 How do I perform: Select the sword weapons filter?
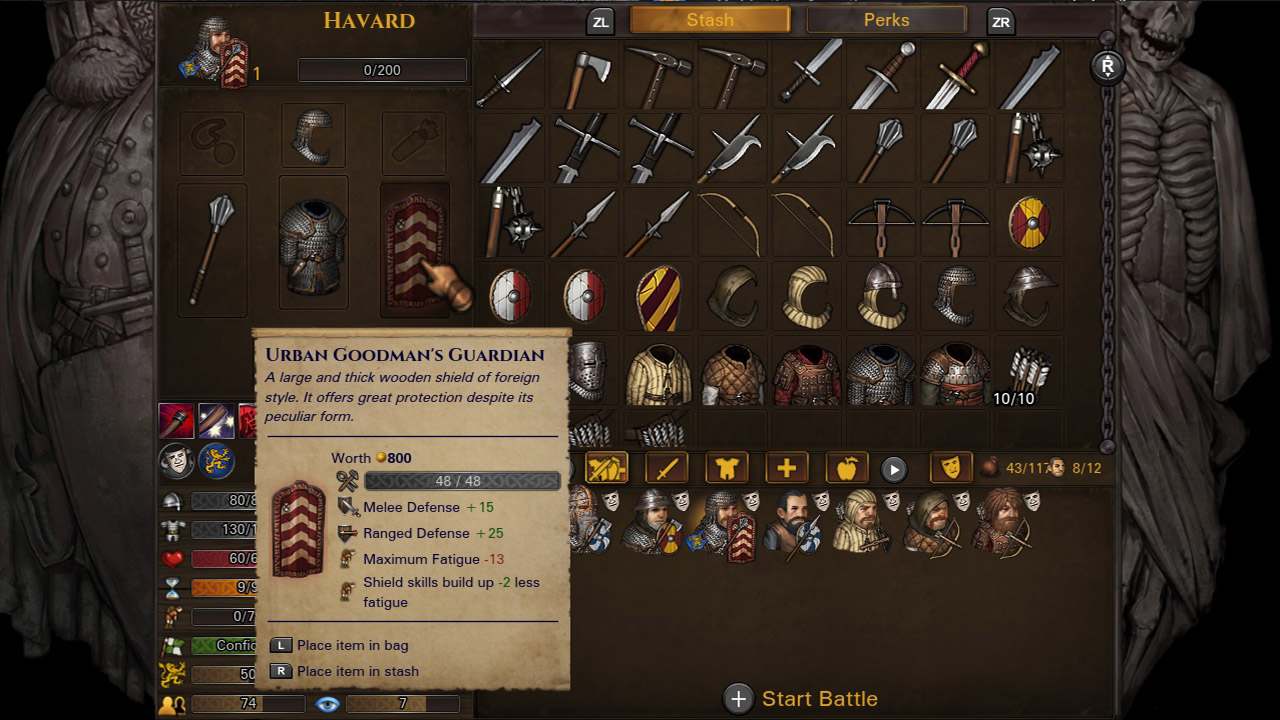coord(666,468)
